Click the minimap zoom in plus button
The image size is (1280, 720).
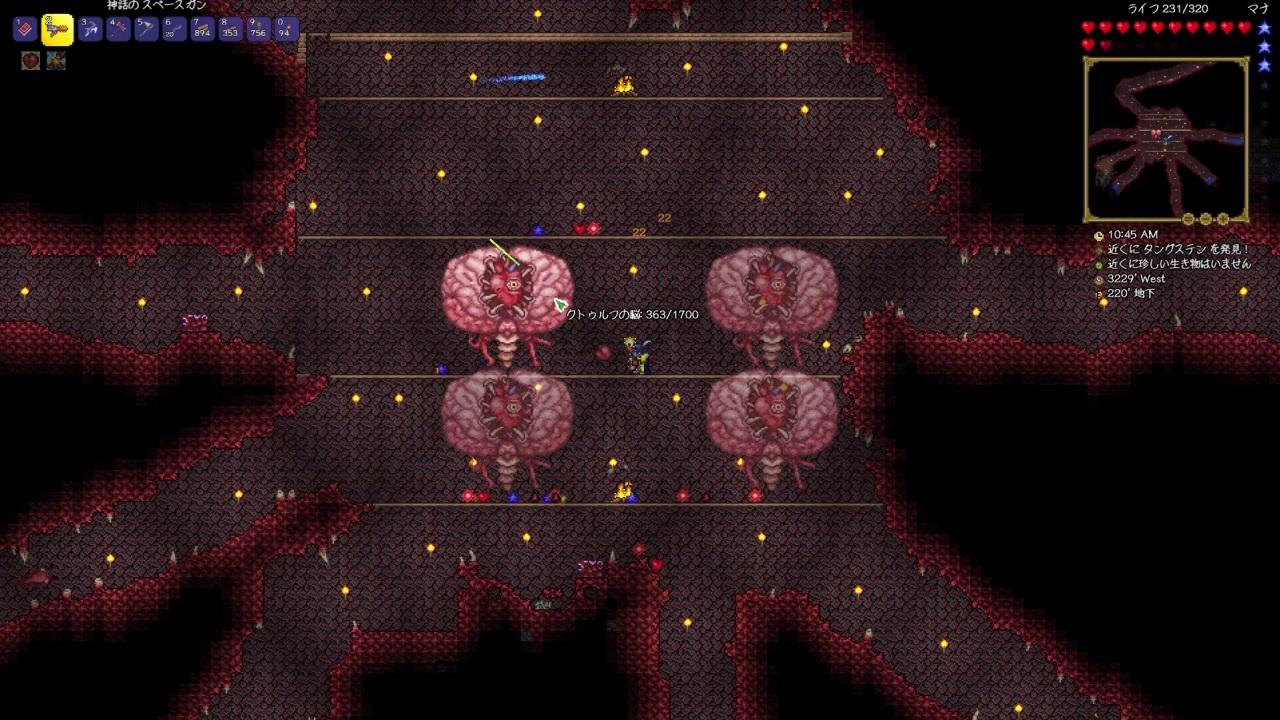point(1223,219)
